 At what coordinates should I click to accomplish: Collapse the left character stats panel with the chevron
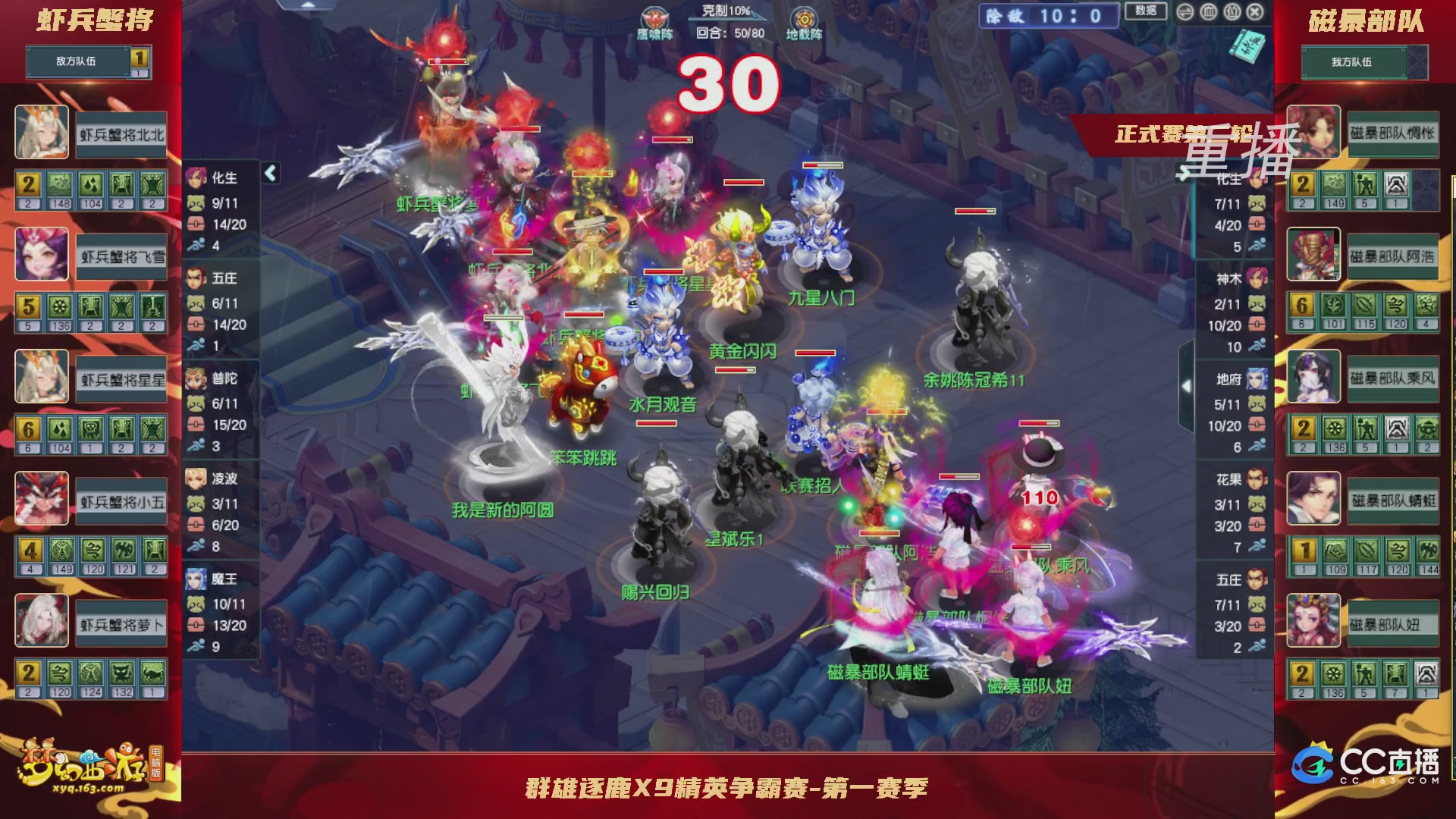[269, 173]
